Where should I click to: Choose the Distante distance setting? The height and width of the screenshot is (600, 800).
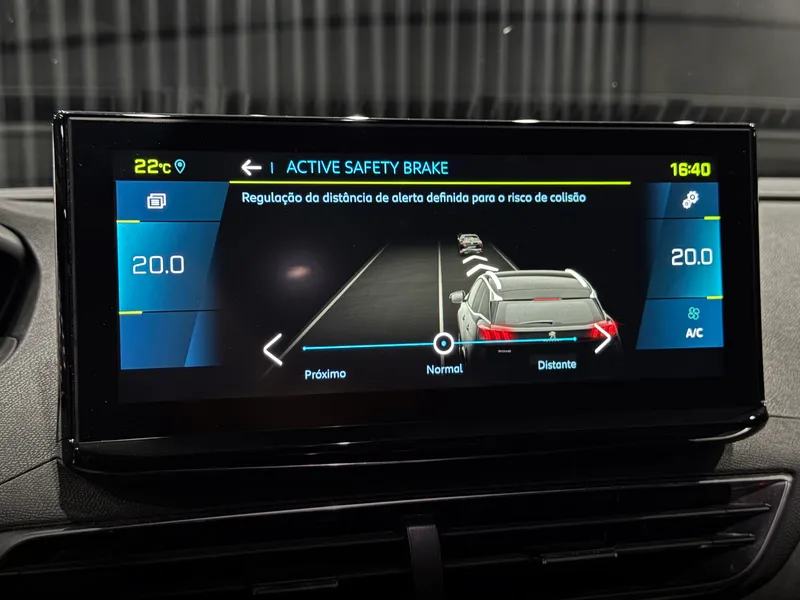557,365
